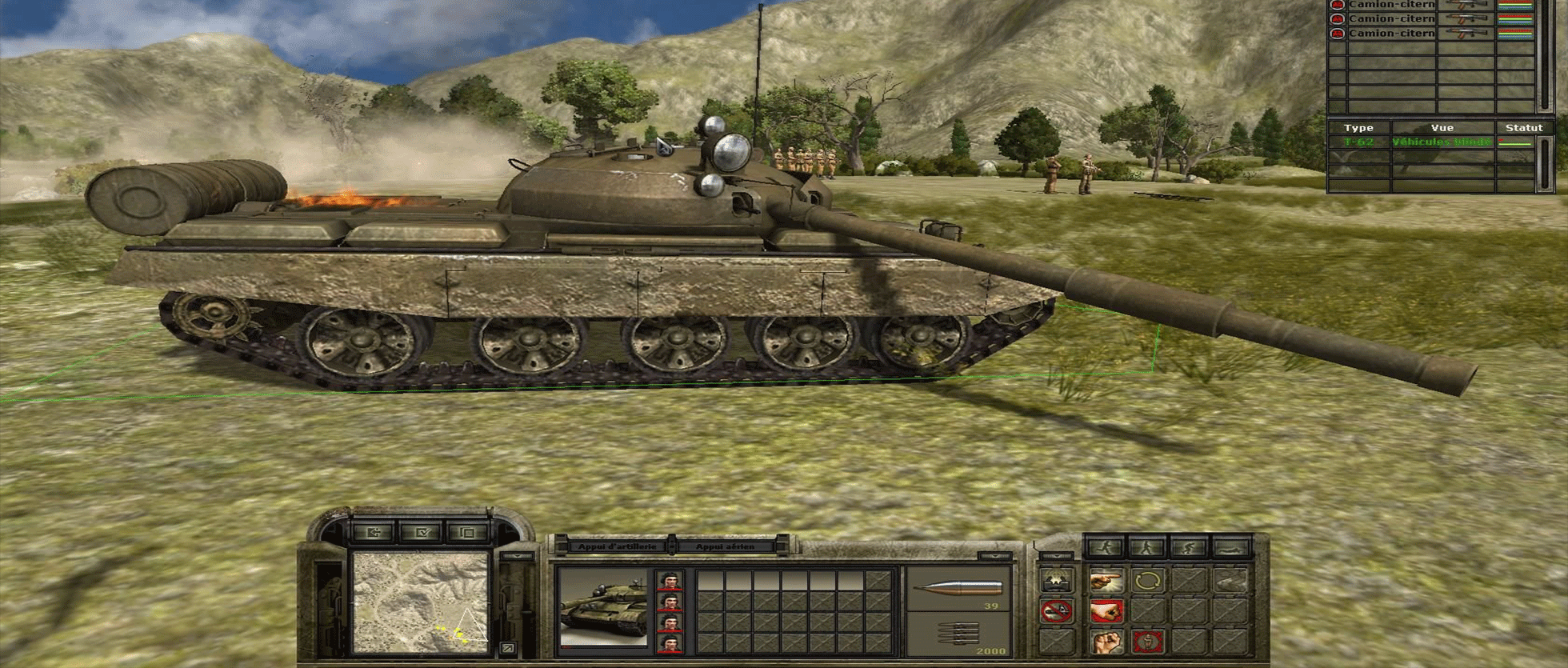Choose the clenched fist command
1568x668 pixels.
pos(1106,642)
